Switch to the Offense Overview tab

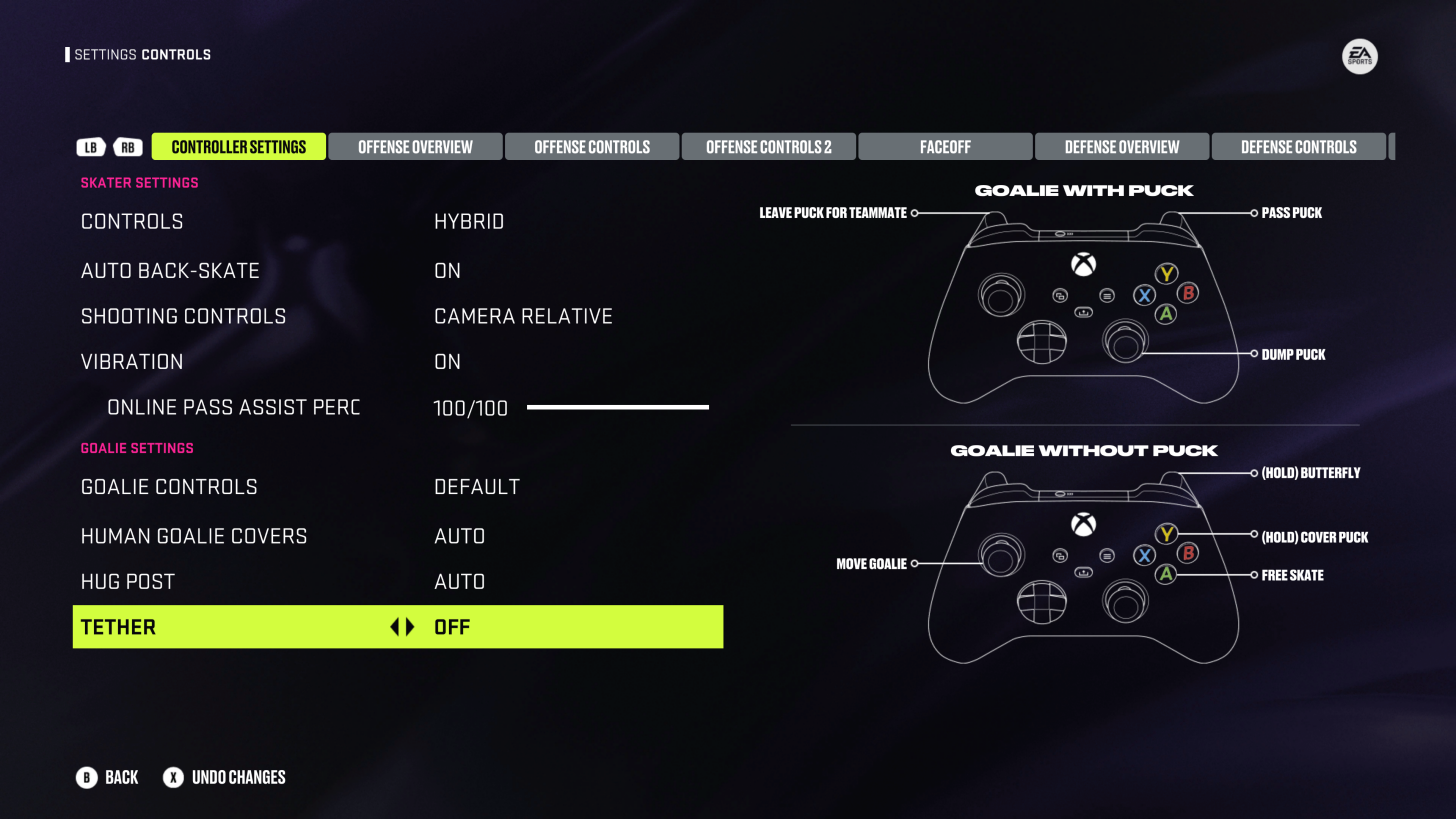[x=415, y=147]
